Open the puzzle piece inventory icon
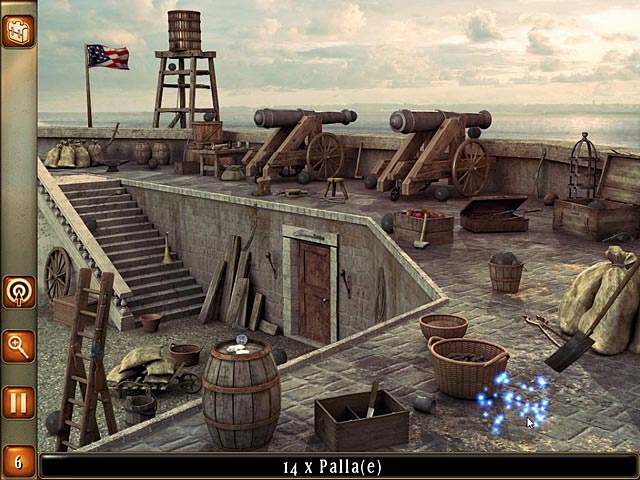 18,31
